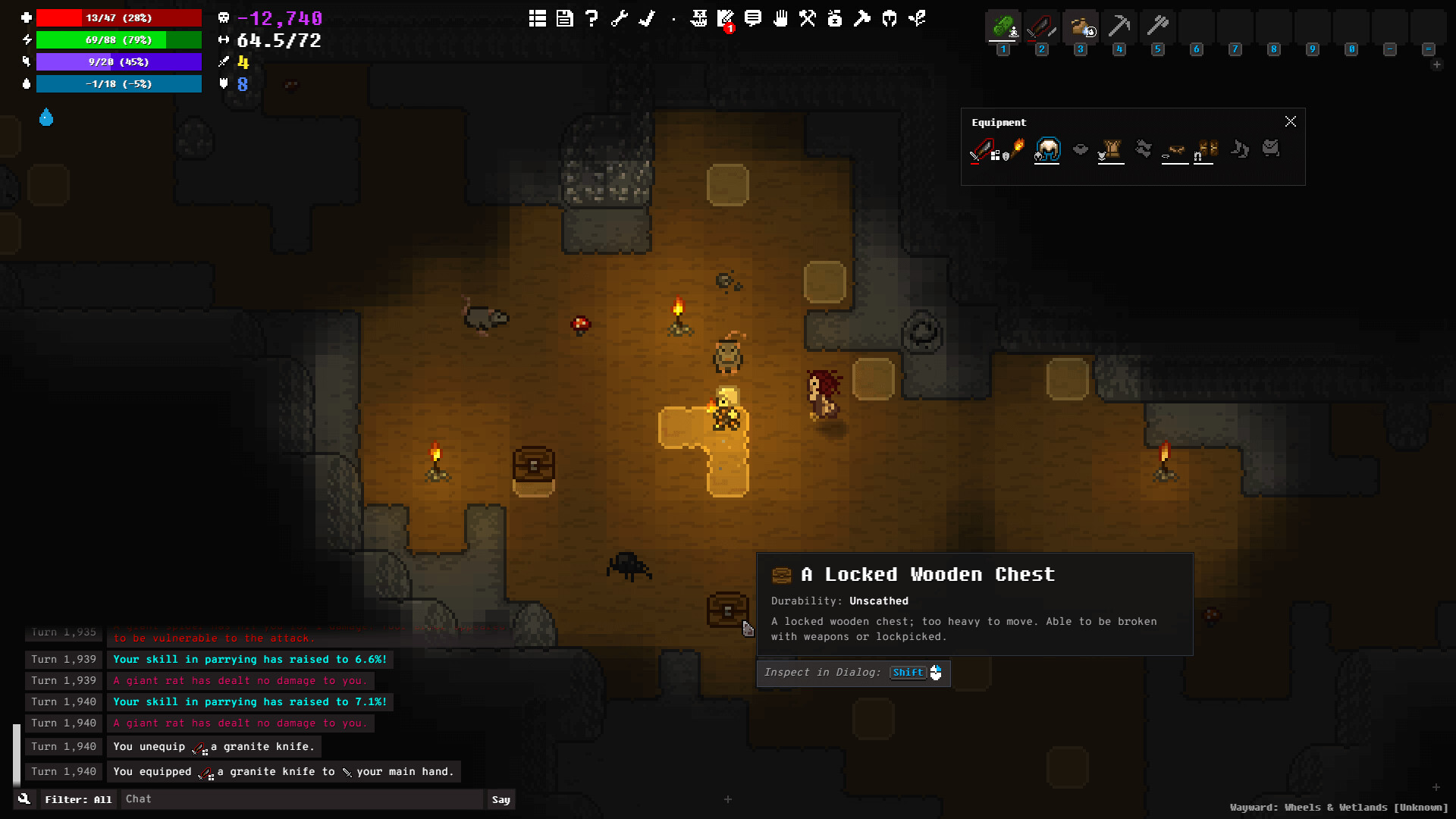The height and width of the screenshot is (819, 1456).
Task: Open the help dialog question mark icon
Action: (592, 19)
